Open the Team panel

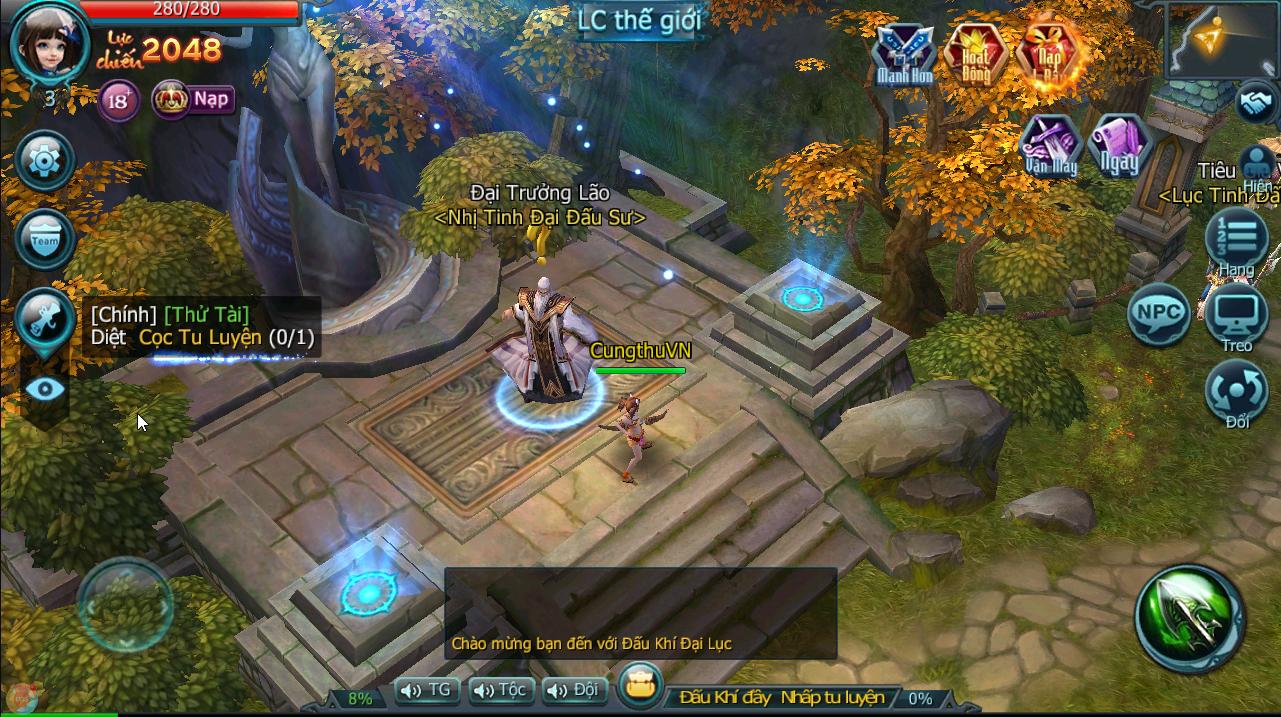[45, 240]
